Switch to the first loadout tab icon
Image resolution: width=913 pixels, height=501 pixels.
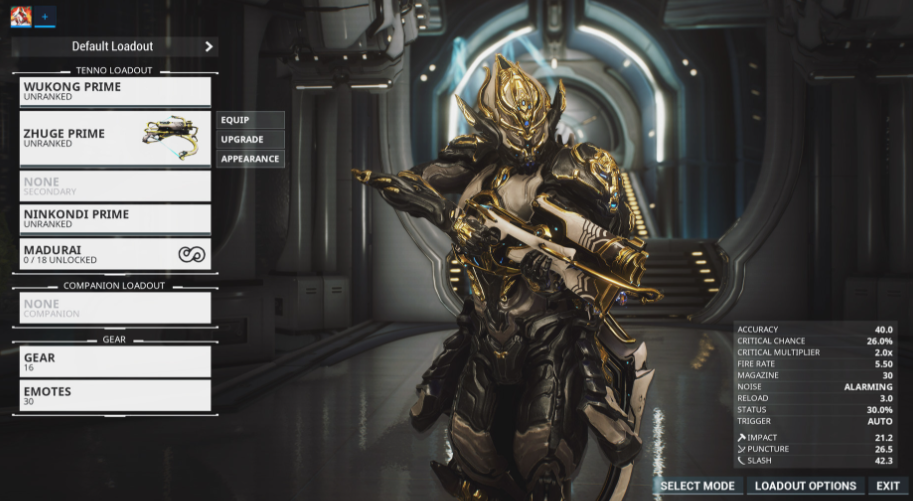pyautogui.click(x=20, y=16)
